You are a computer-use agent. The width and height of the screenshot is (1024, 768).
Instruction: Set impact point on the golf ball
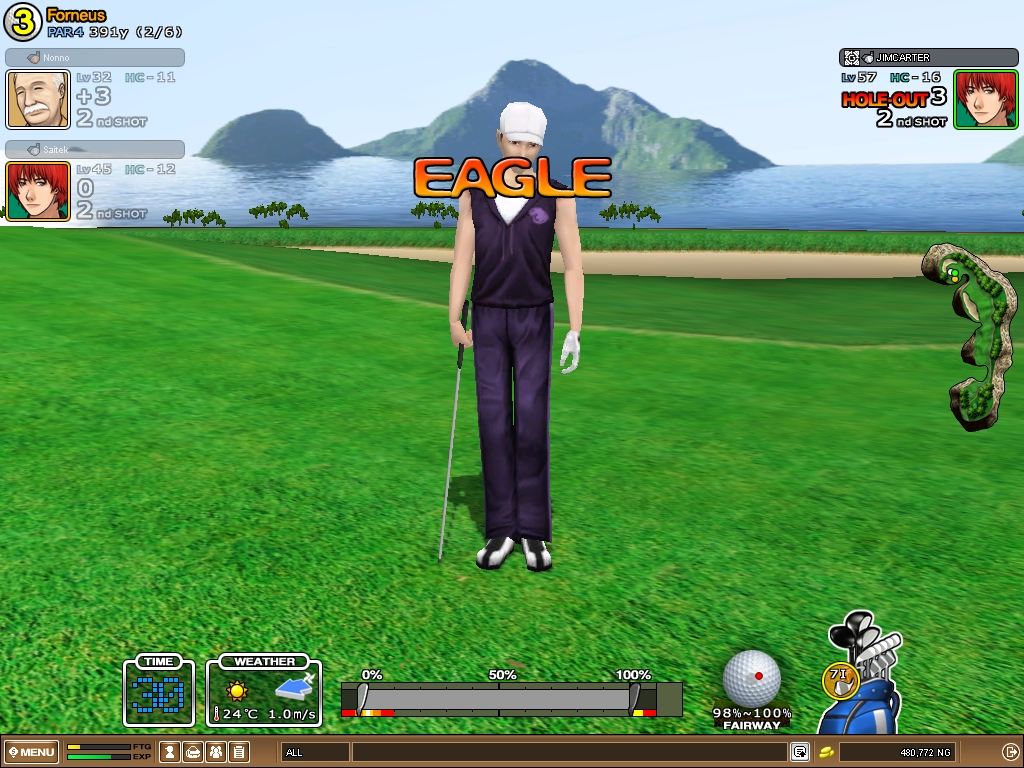pyautogui.click(x=752, y=678)
